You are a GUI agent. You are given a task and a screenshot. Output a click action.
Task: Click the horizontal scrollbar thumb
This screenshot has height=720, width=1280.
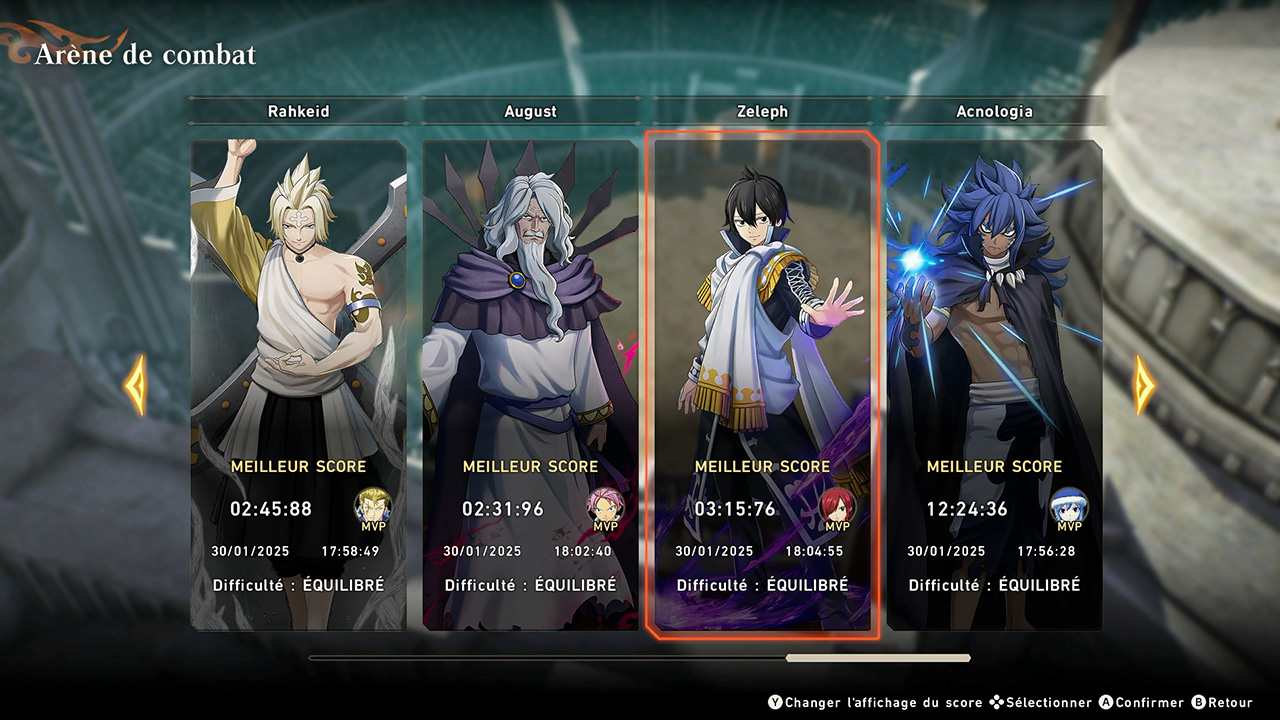pos(878,658)
